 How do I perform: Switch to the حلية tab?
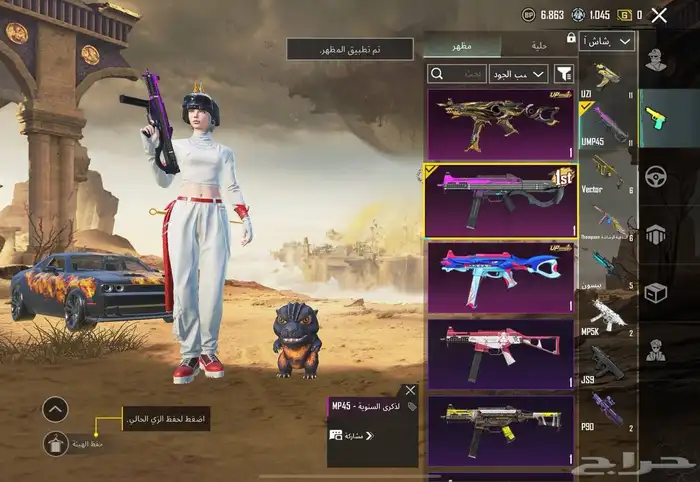[539, 44]
